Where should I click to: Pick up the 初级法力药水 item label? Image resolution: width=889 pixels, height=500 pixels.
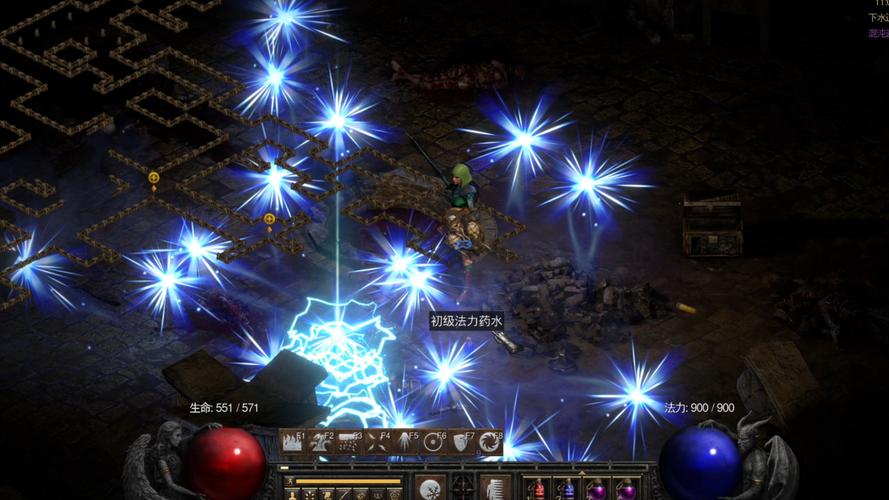click(x=466, y=321)
